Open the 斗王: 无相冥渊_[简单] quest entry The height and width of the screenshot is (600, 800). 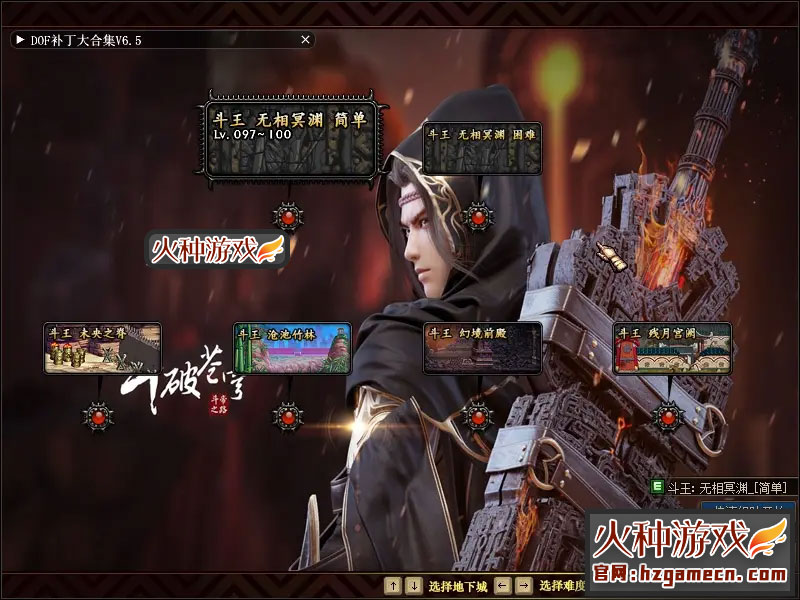click(x=724, y=487)
